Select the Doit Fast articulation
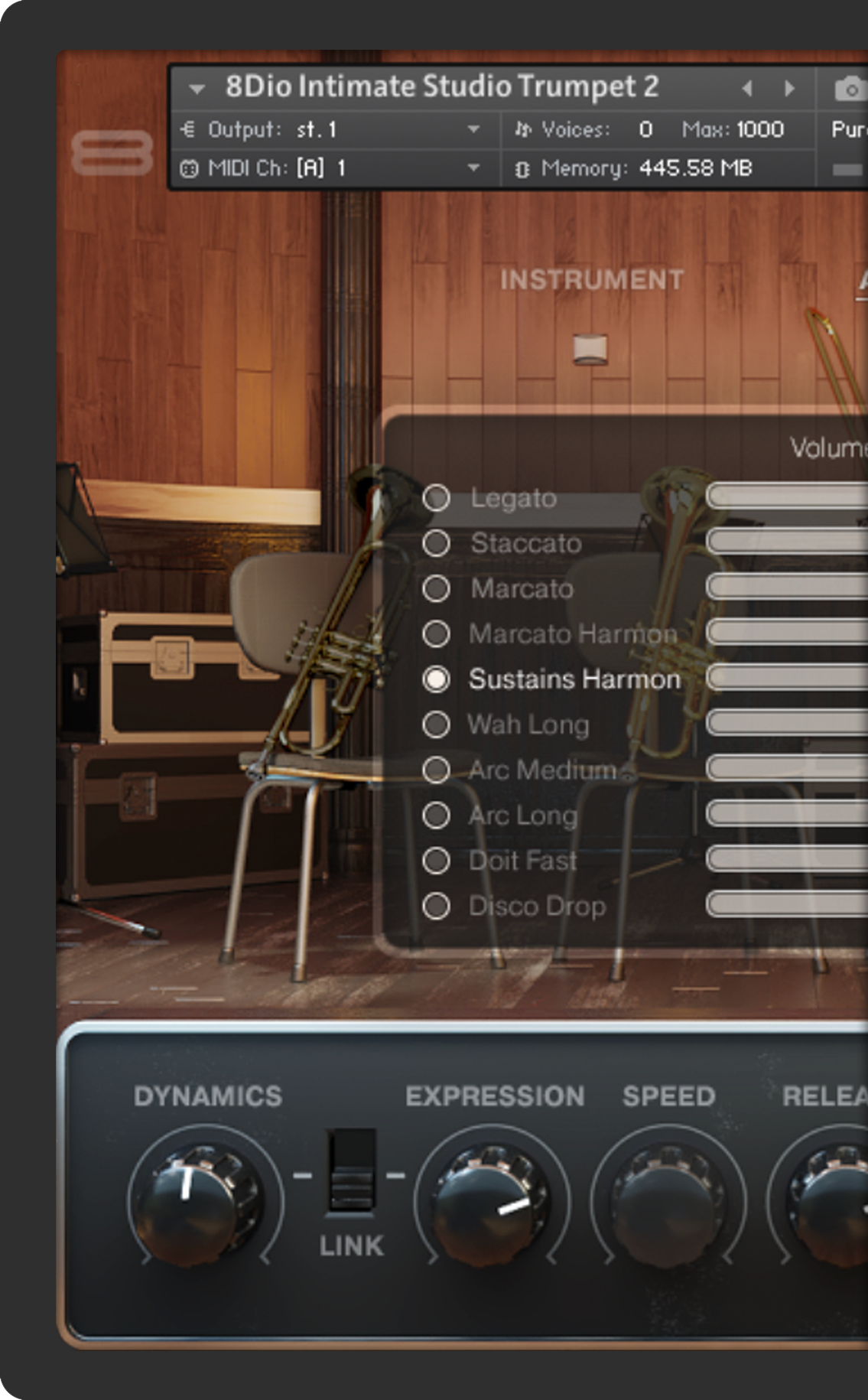868x1400 pixels. (x=436, y=861)
